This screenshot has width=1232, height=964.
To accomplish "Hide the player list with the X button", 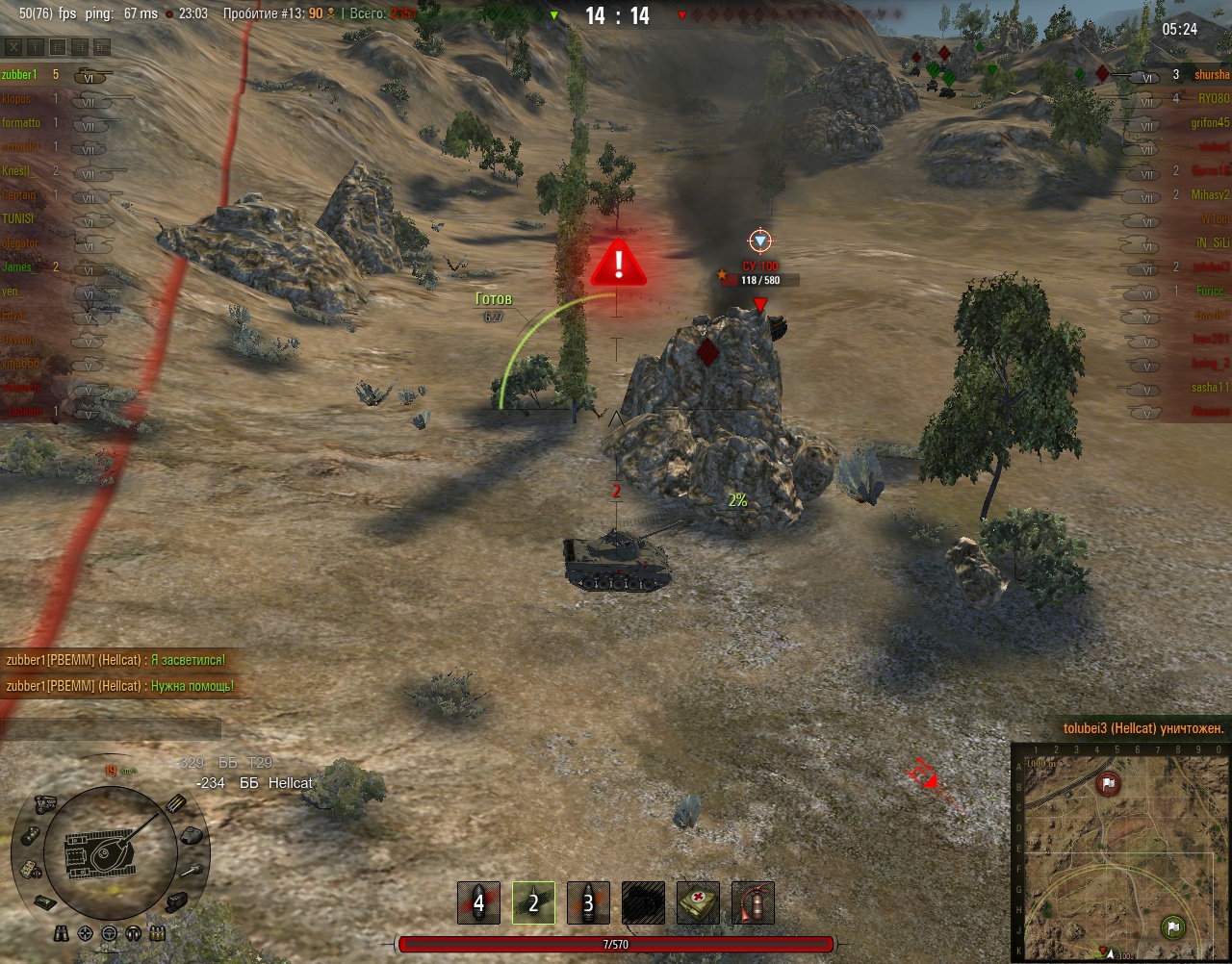I will pos(13,47).
